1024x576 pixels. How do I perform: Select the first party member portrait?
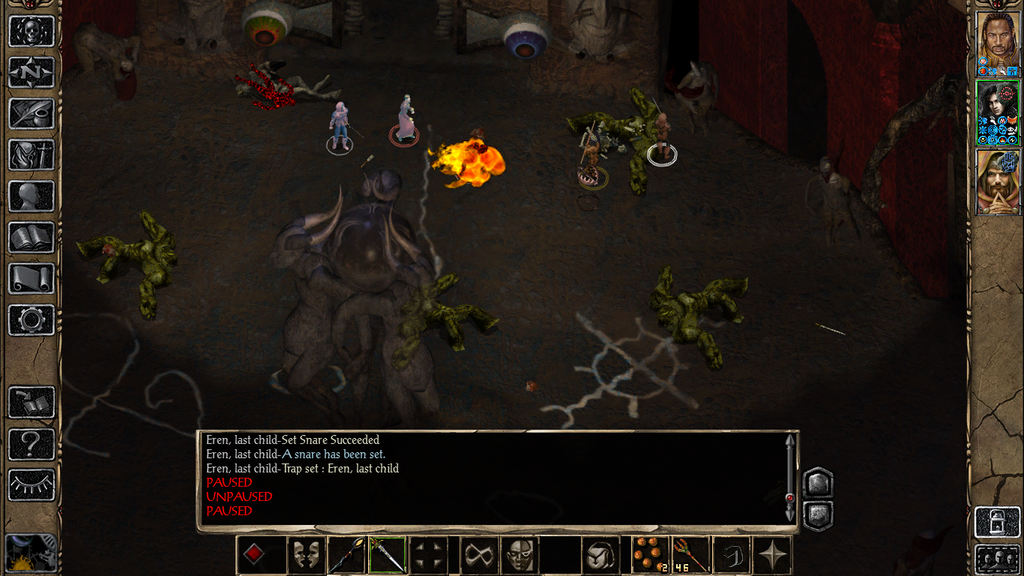click(997, 41)
